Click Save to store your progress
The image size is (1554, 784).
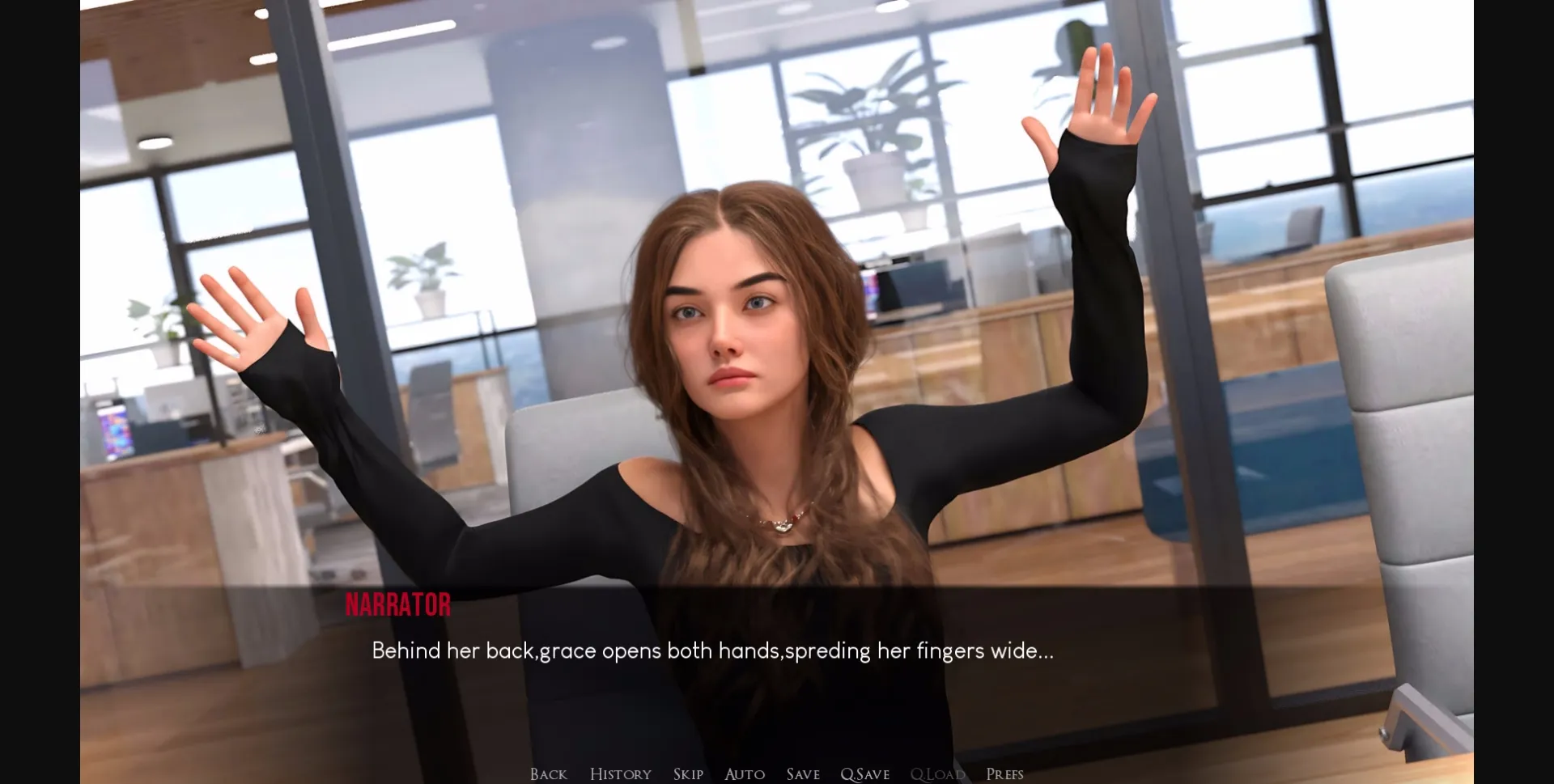pyautogui.click(x=802, y=773)
